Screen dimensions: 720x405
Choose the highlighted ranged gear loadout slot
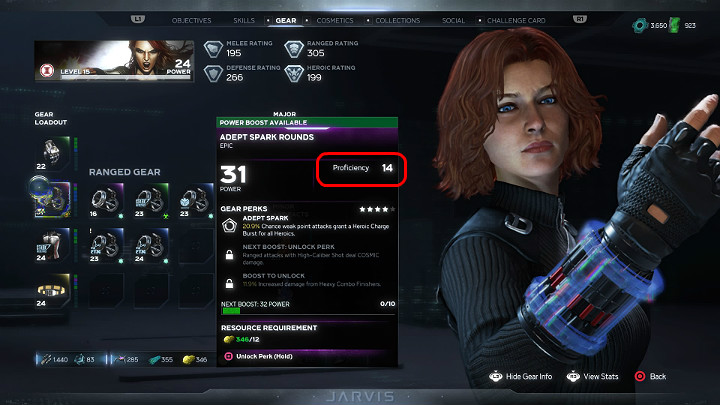[x=50, y=196]
